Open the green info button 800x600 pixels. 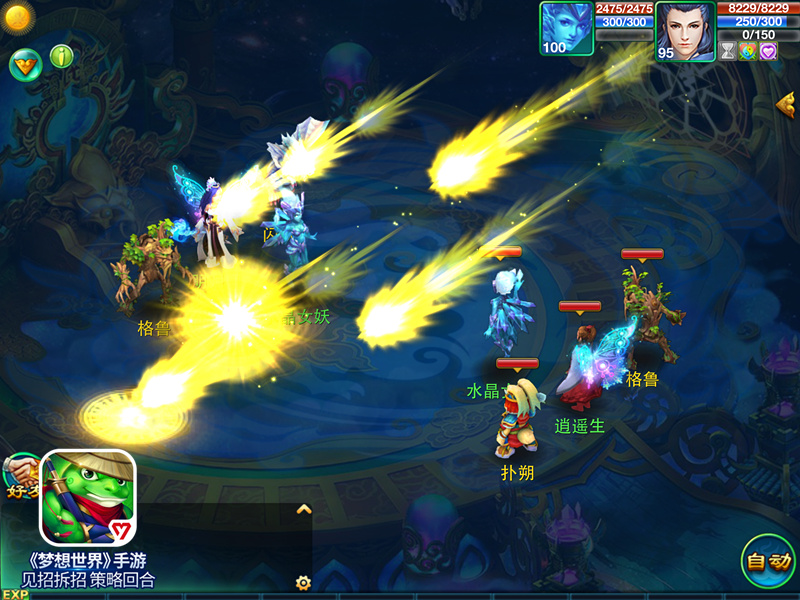coord(63,56)
